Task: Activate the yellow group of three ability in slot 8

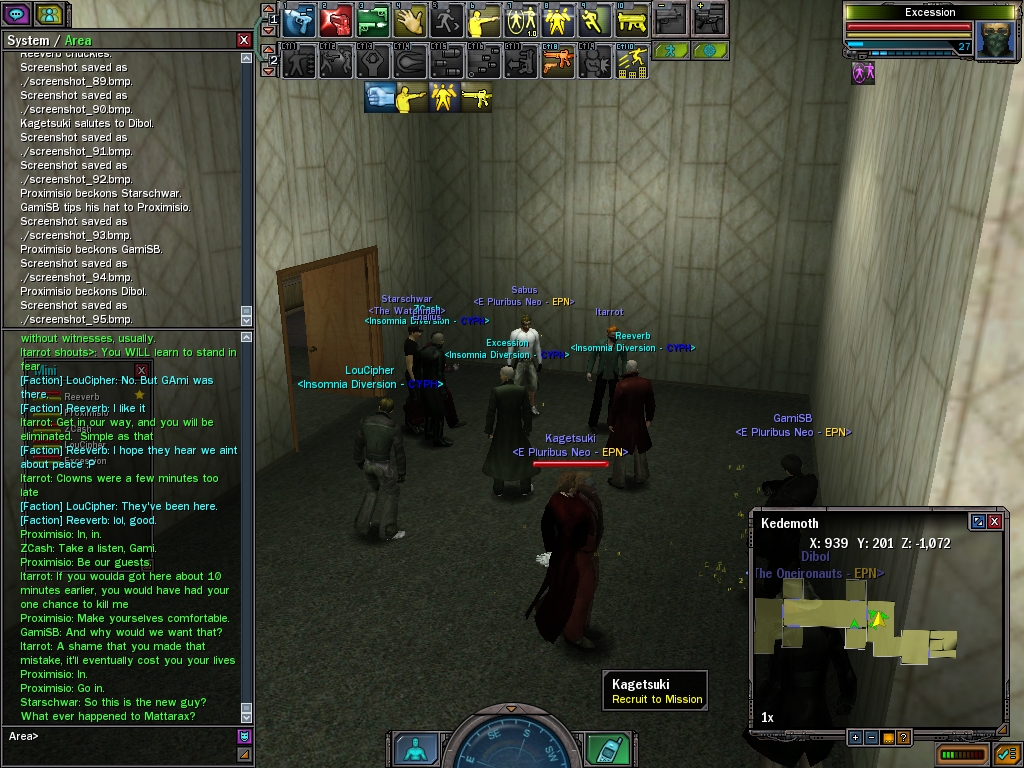Action: coord(558,20)
